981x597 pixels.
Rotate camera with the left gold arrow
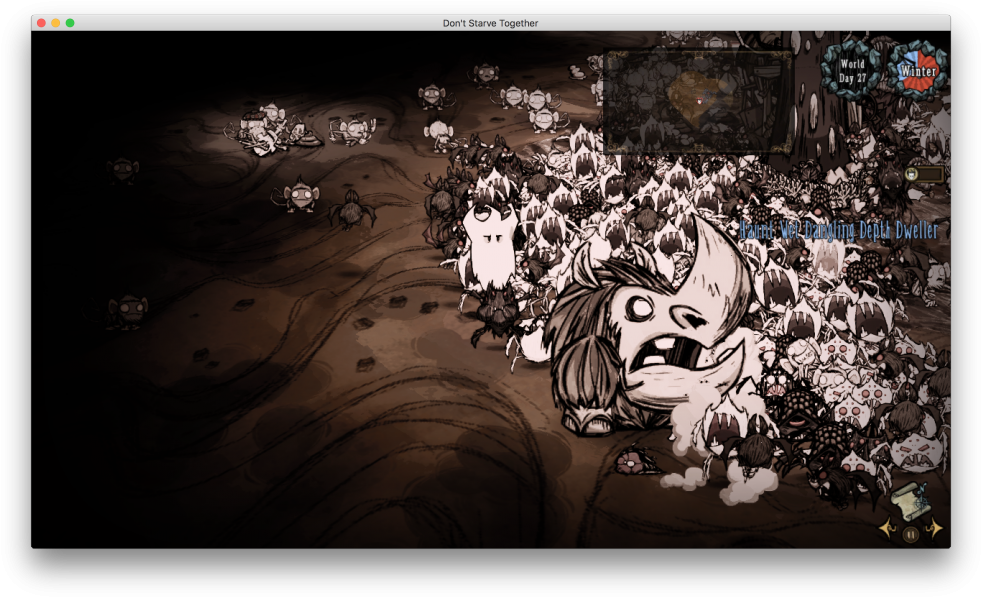tap(886, 529)
